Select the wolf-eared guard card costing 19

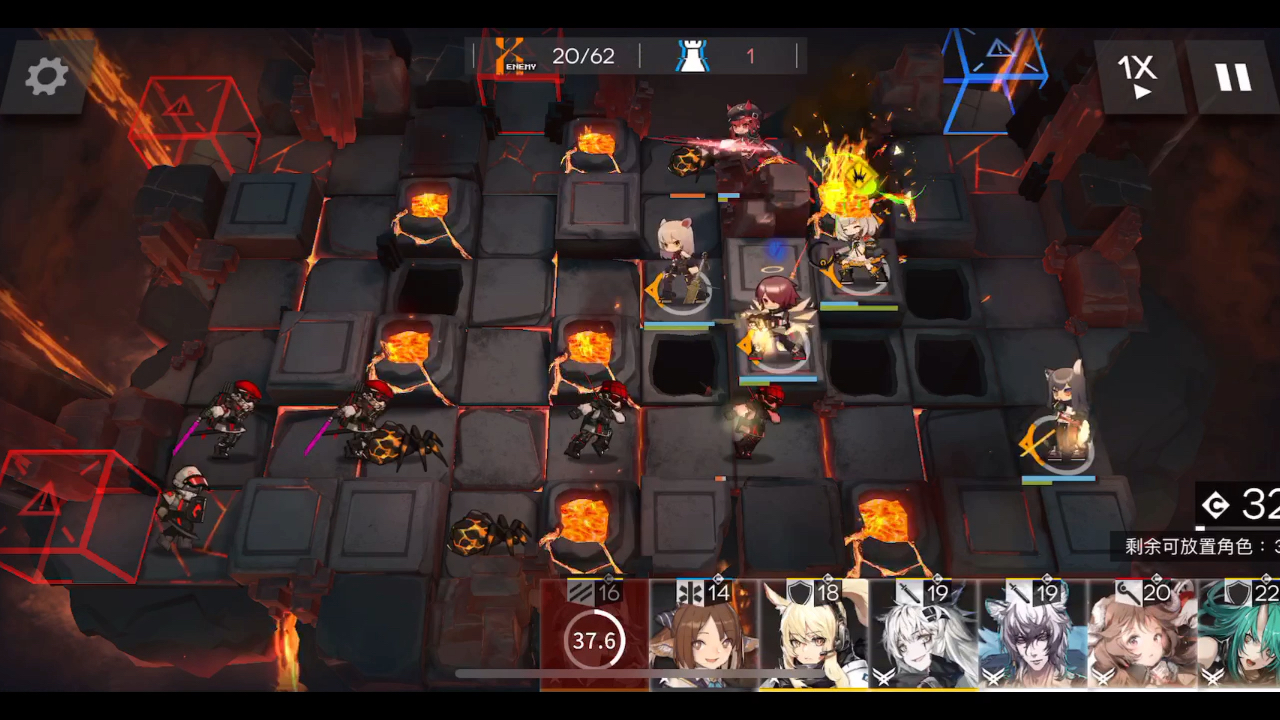pyautogui.click(x=1032, y=635)
